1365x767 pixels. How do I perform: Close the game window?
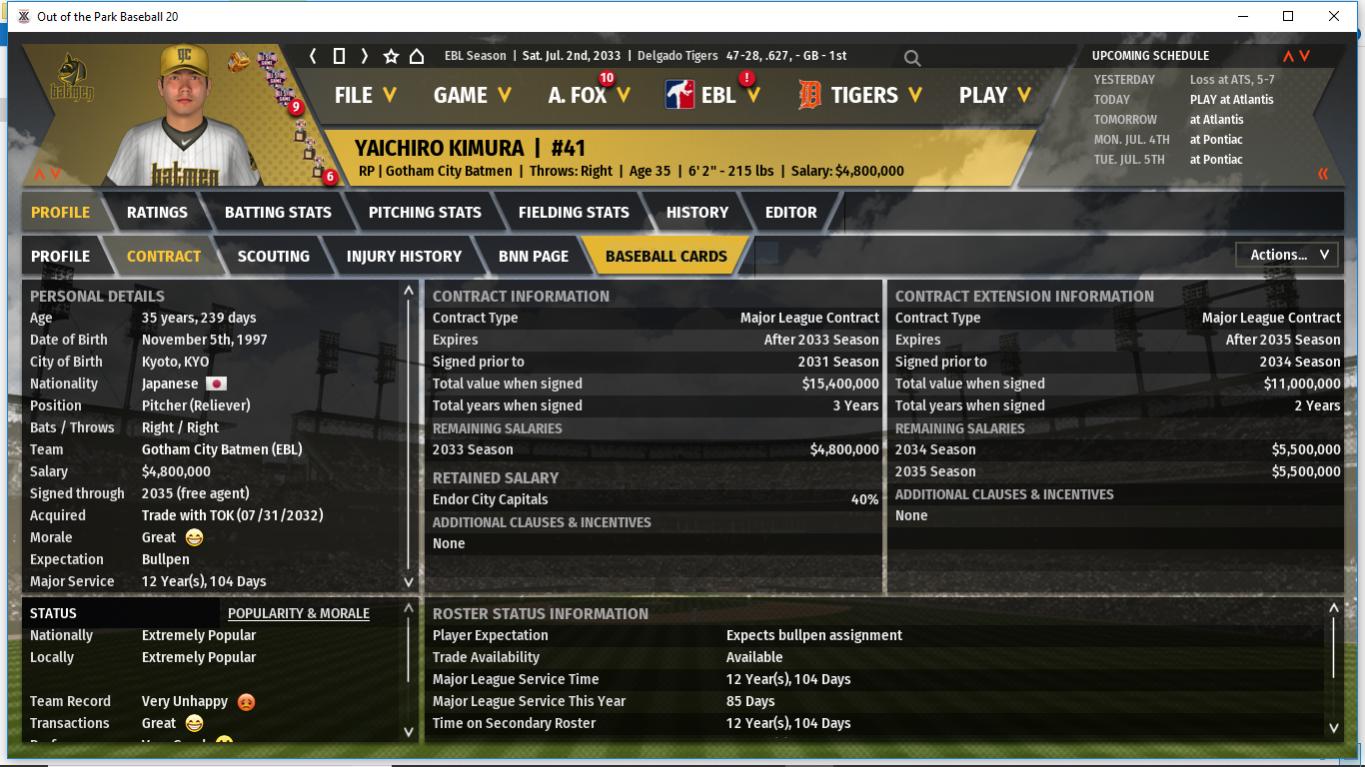pyautogui.click(x=1333, y=16)
